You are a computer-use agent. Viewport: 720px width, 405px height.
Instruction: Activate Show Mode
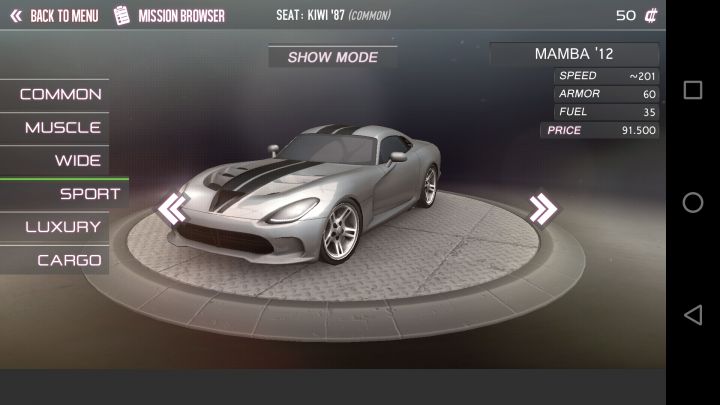(332, 57)
